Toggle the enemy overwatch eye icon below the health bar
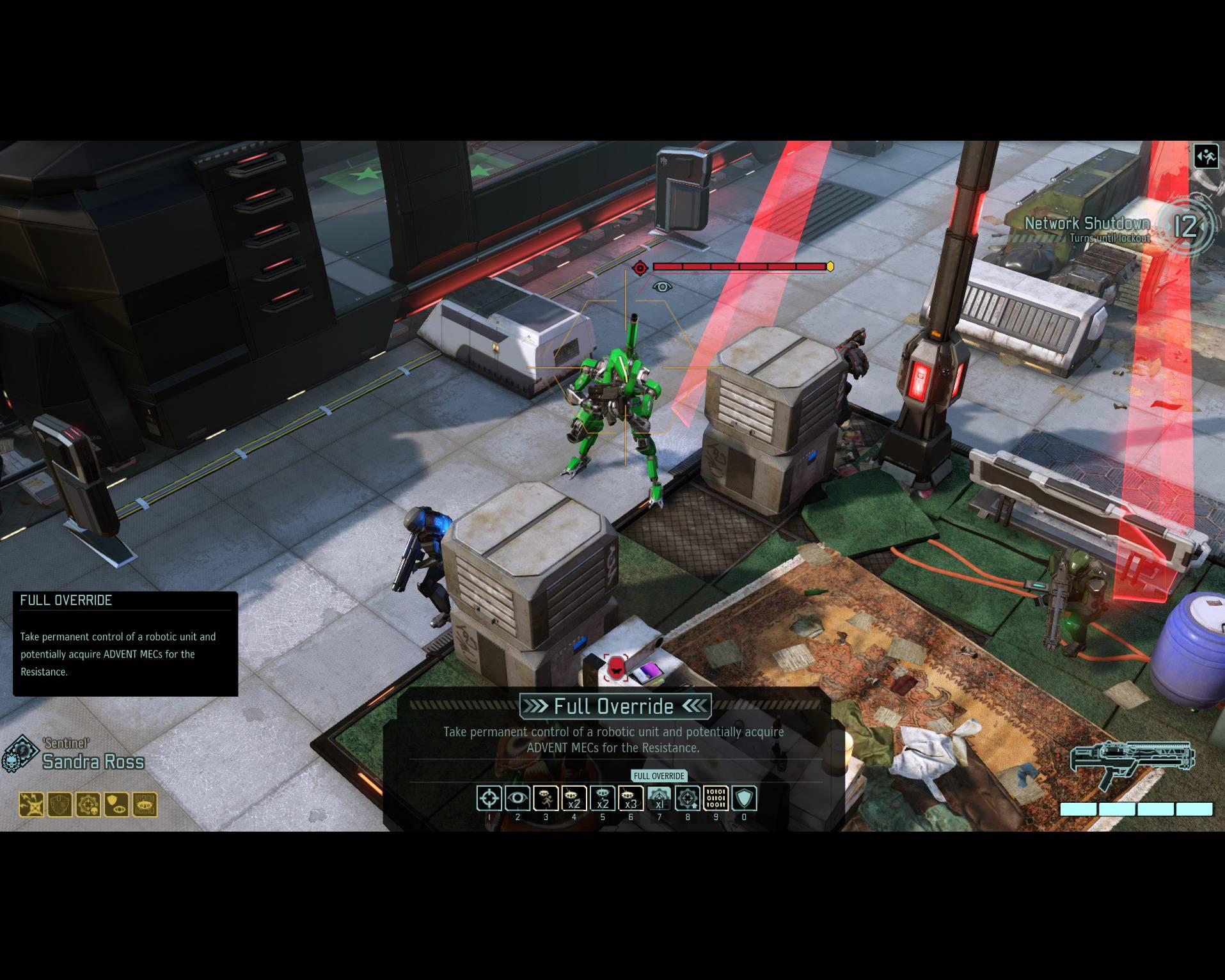The height and width of the screenshot is (980, 1225). pyautogui.click(x=663, y=288)
